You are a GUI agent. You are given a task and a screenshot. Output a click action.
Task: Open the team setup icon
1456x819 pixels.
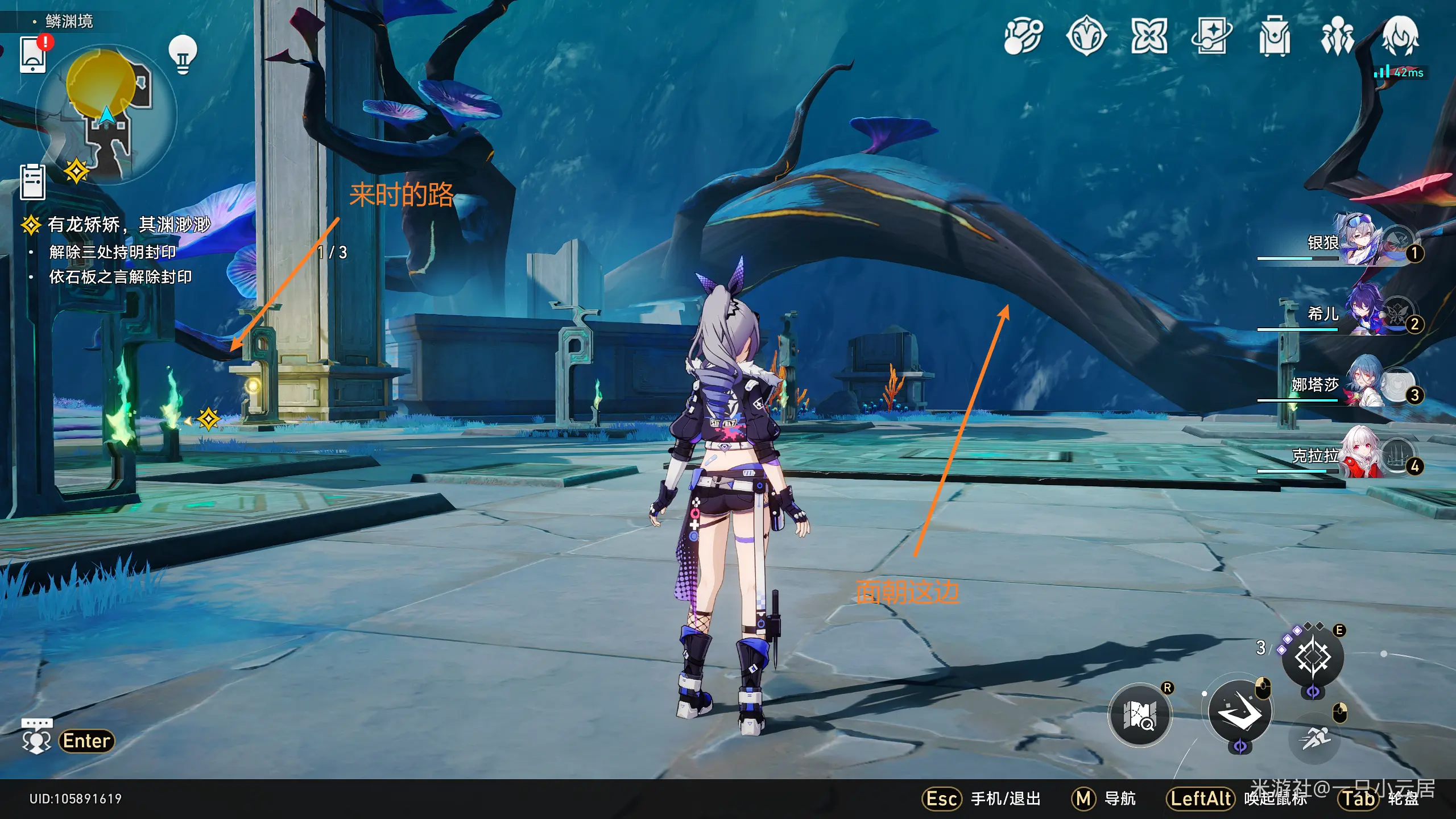click(1337, 36)
